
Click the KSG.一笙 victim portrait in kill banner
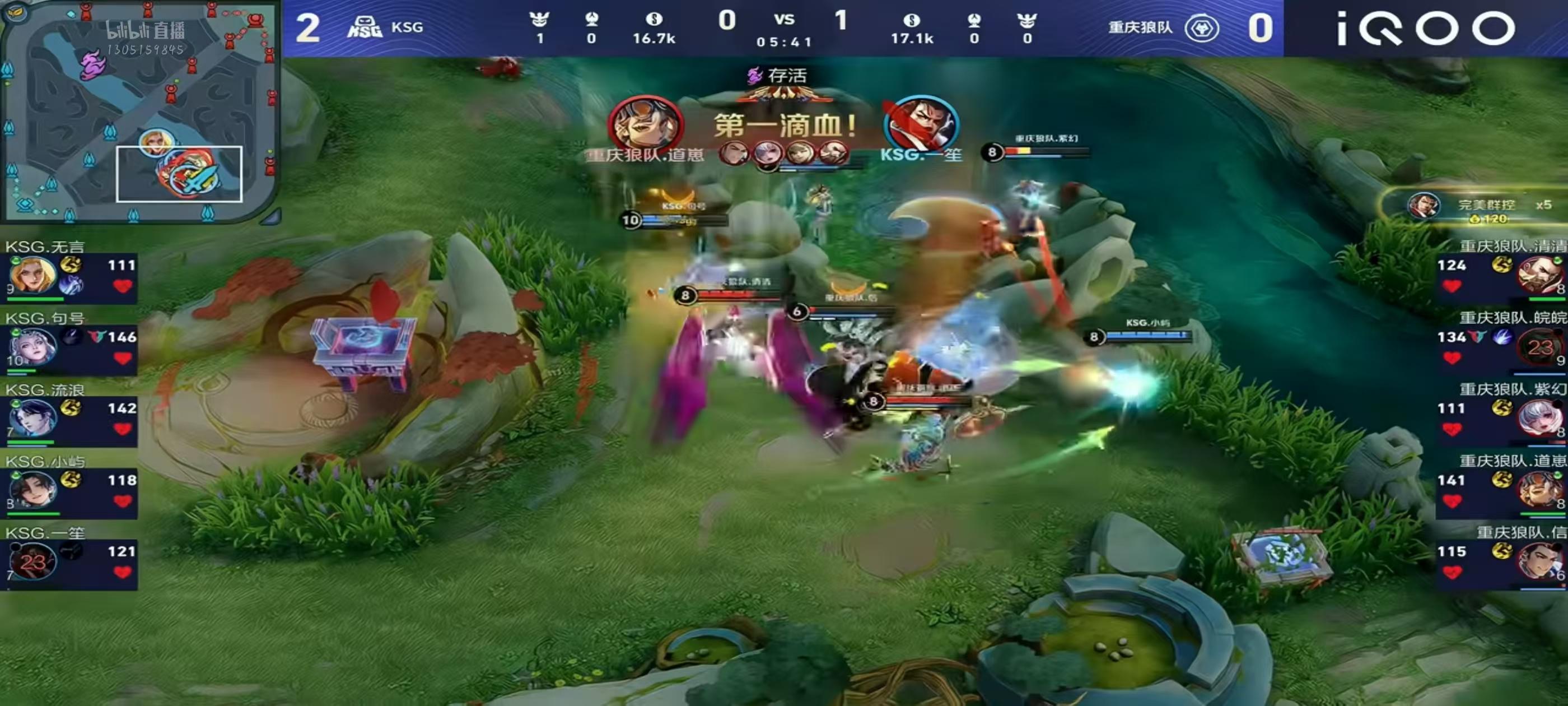coord(921,124)
